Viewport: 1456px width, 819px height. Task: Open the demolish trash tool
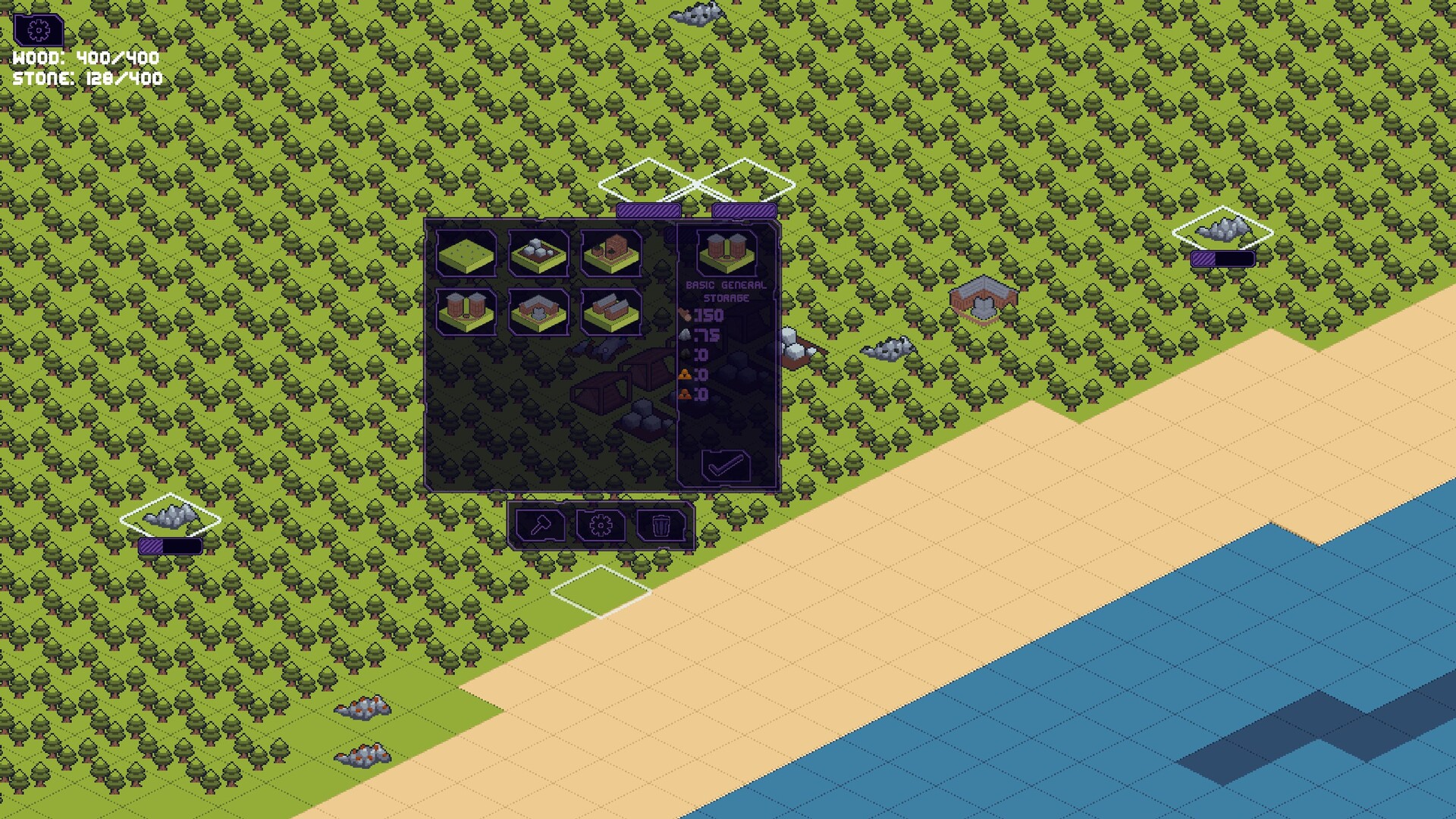click(x=662, y=525)
